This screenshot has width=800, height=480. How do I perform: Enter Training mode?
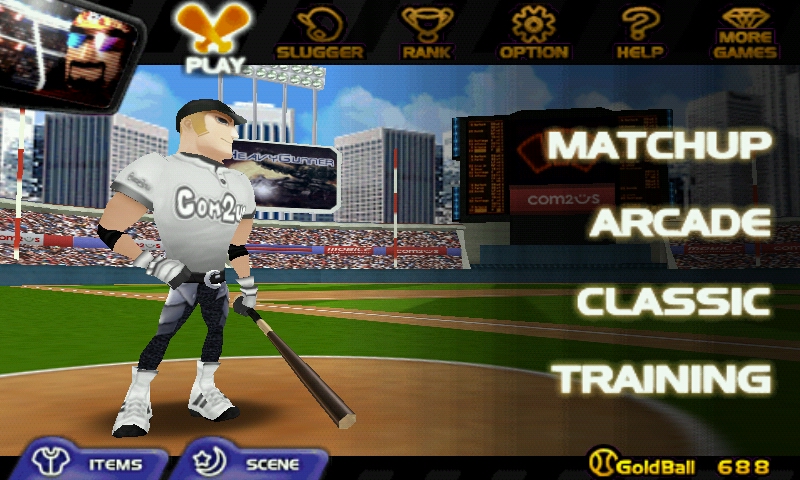click(x=664, y=379)
